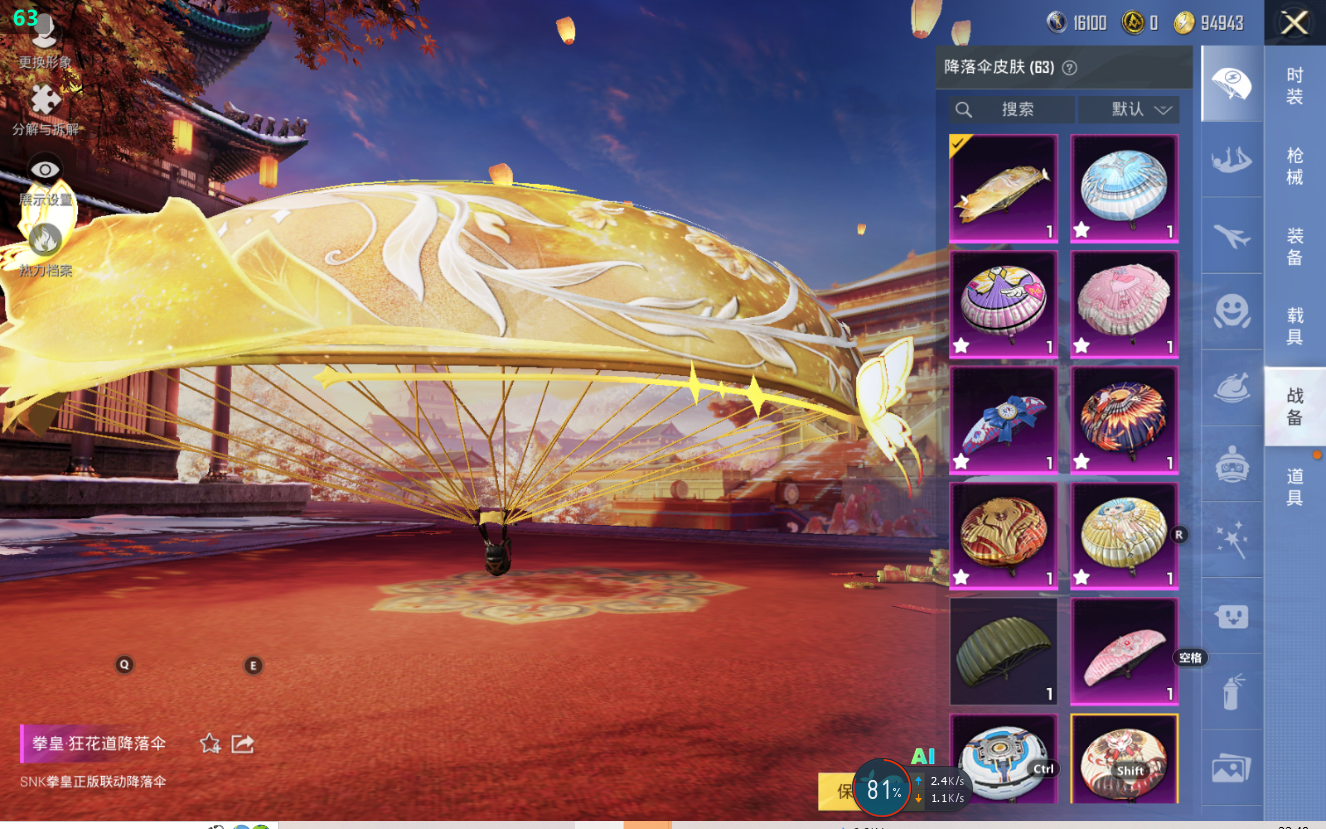The height and width of the screenshot is (829, 1326).
Task: Open 更换形象 change appearance
Action: (45, 40)
